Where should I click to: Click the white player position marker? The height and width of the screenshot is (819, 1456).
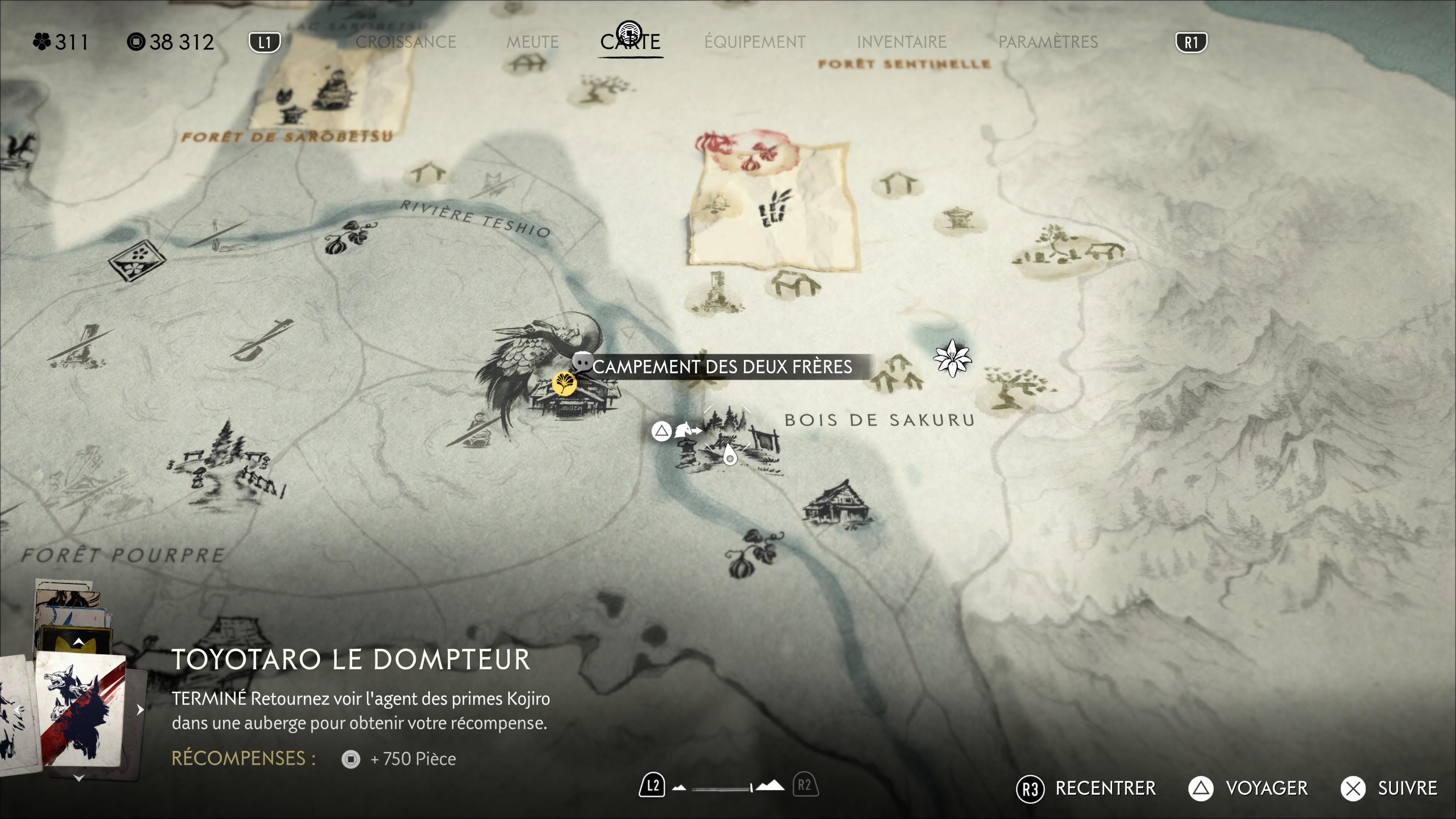coord(729,455)
